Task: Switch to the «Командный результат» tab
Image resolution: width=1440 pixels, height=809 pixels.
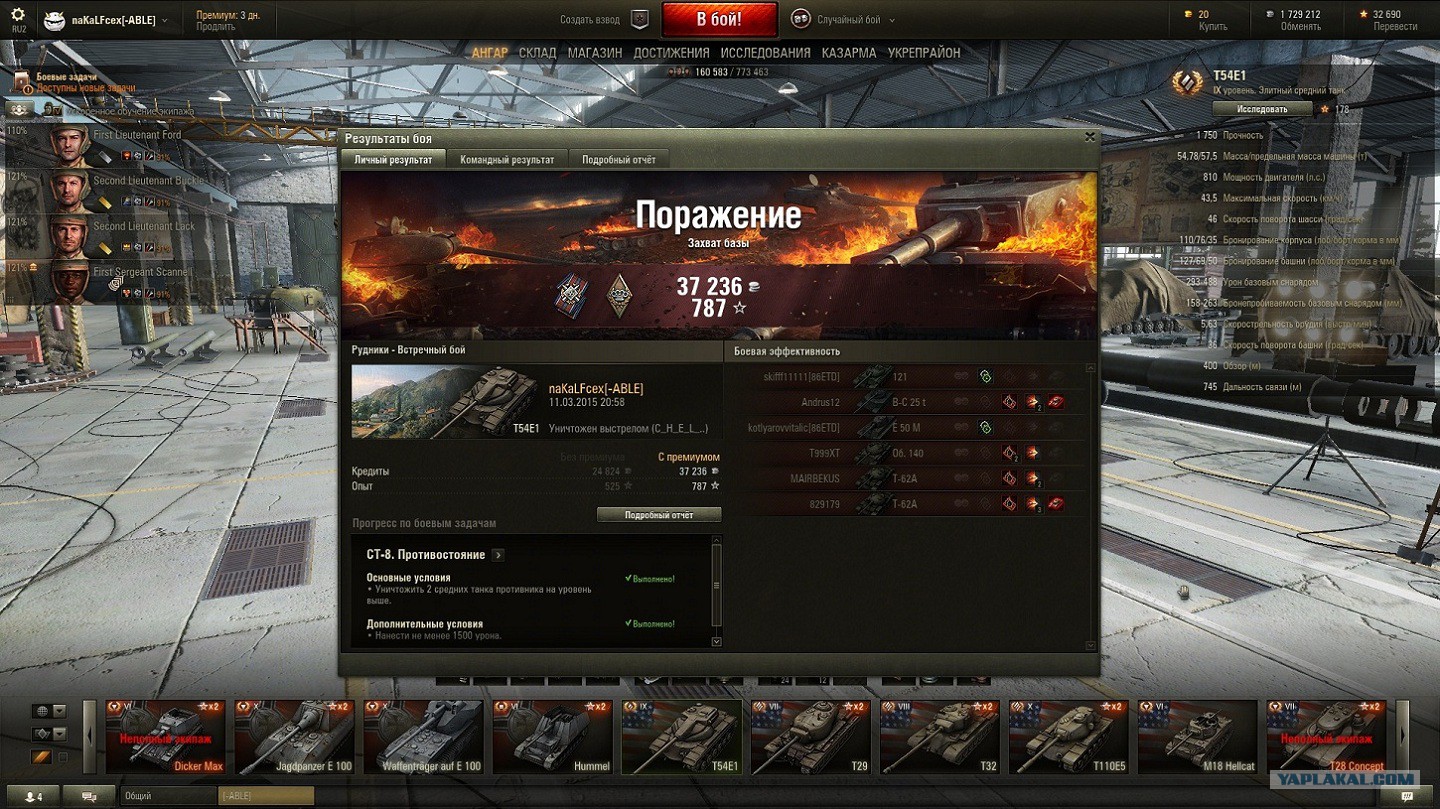Action: click(x=507, y=160)
